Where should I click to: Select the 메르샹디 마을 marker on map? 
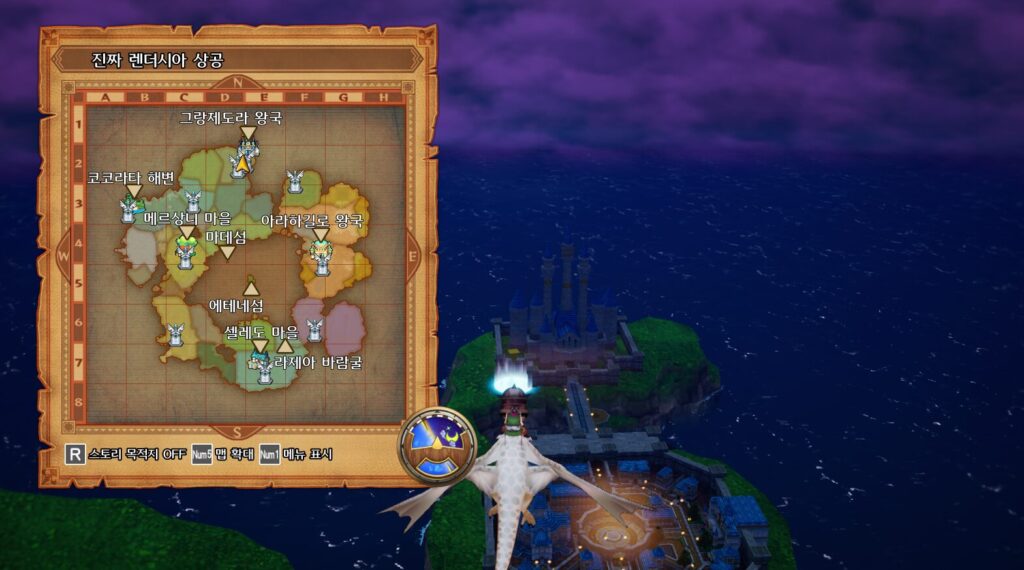pyautogui.click(x=186, y=233)
